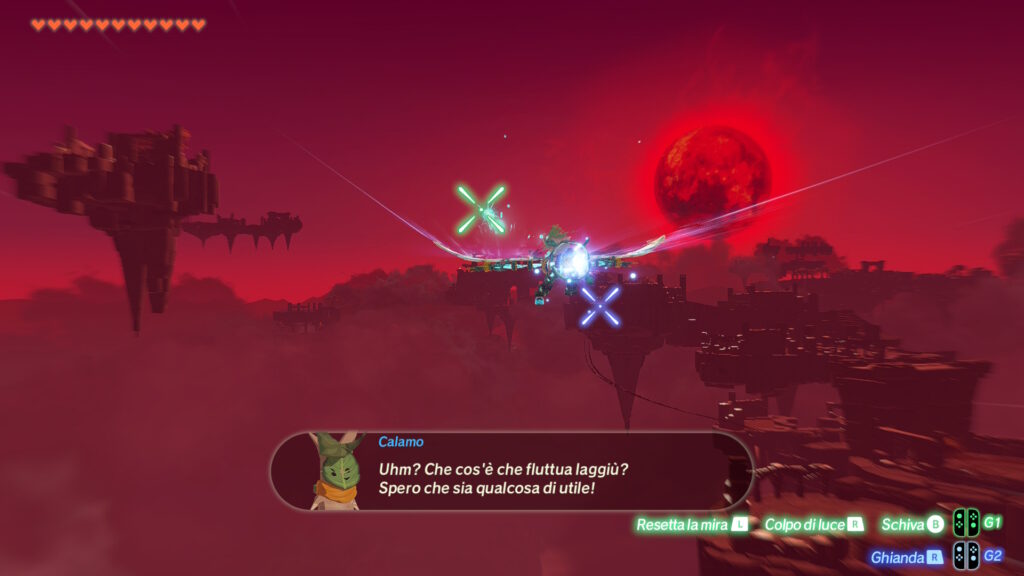Viewport: 1024px width, 576px height.
Task: Select the green X aiming reticle
Action: pos(481,209)
